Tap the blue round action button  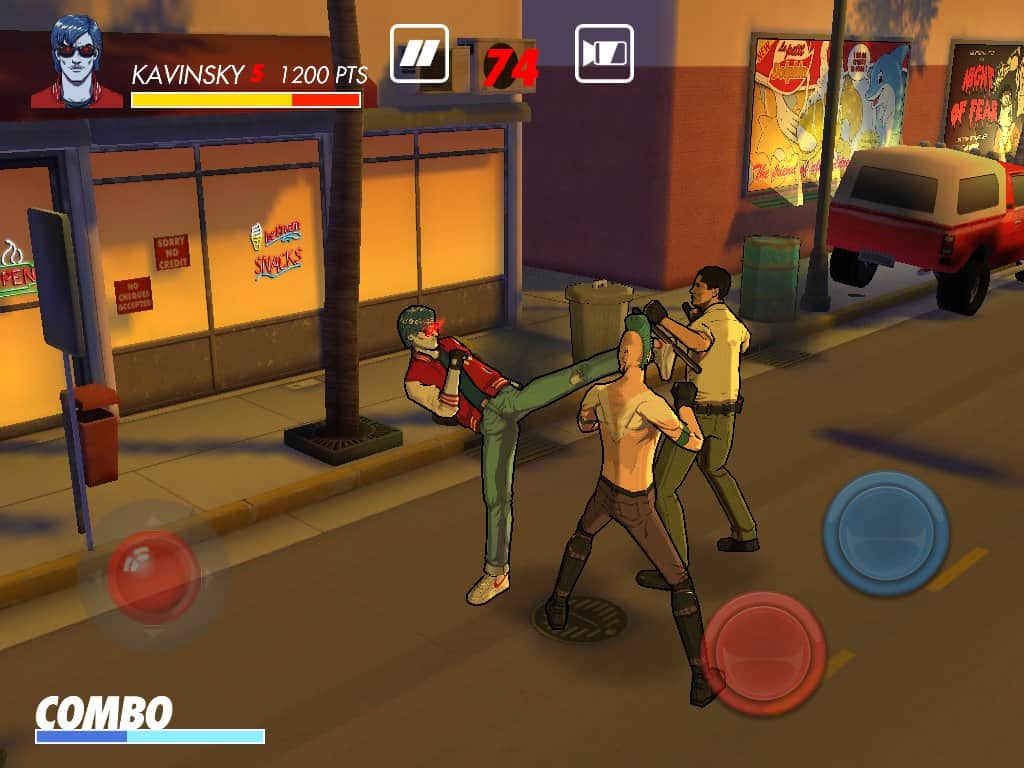tap(886, 532)
